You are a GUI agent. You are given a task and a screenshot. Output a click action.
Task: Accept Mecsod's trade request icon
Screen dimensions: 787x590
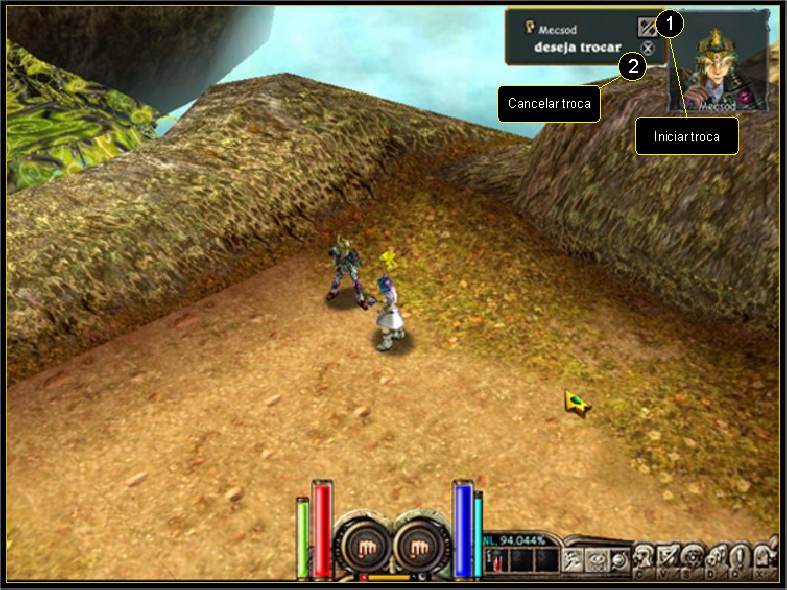tap(647, 27)
